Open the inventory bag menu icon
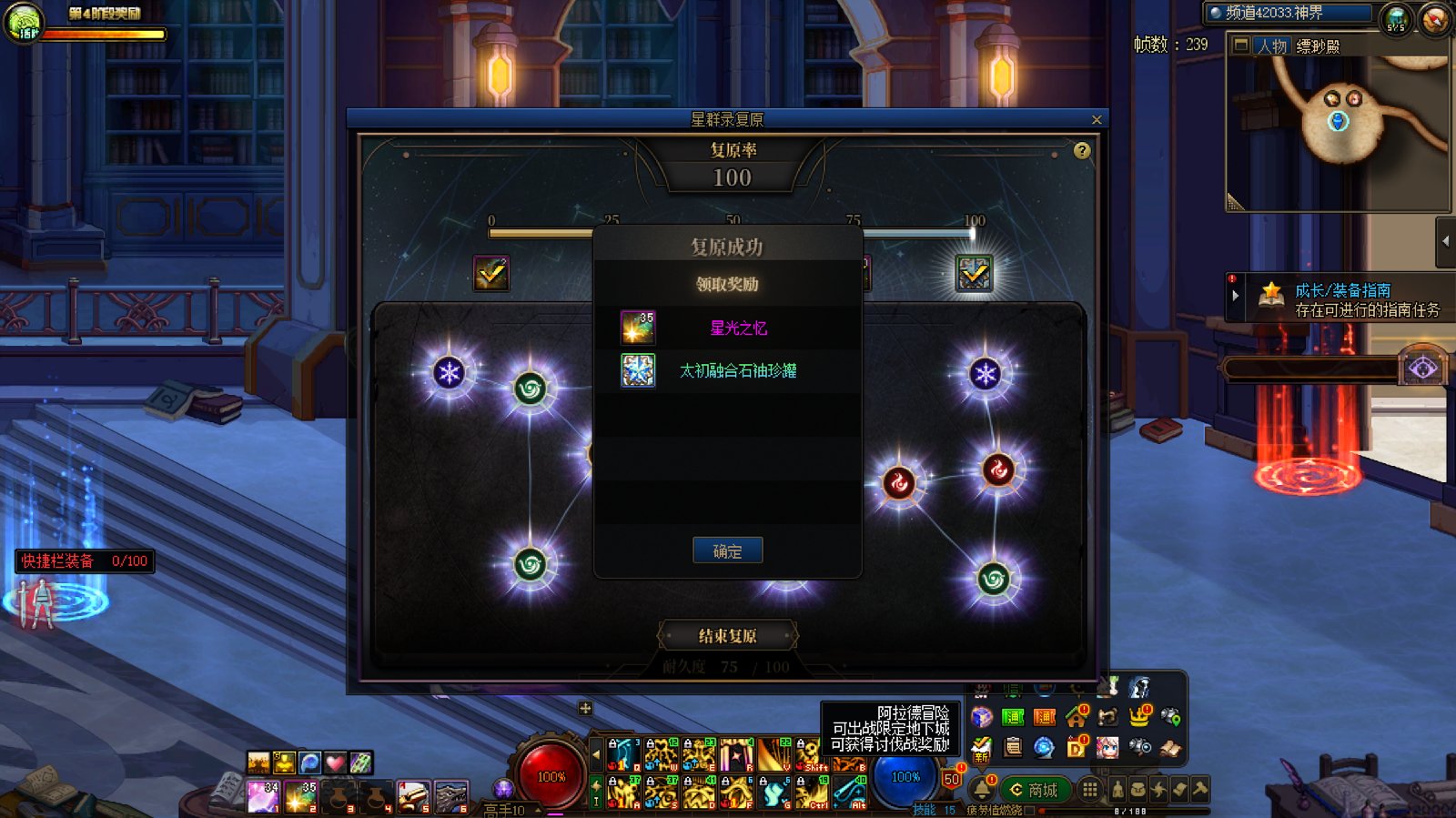The height and width of the screenshot is (818, 1456). pos(1137,790)
